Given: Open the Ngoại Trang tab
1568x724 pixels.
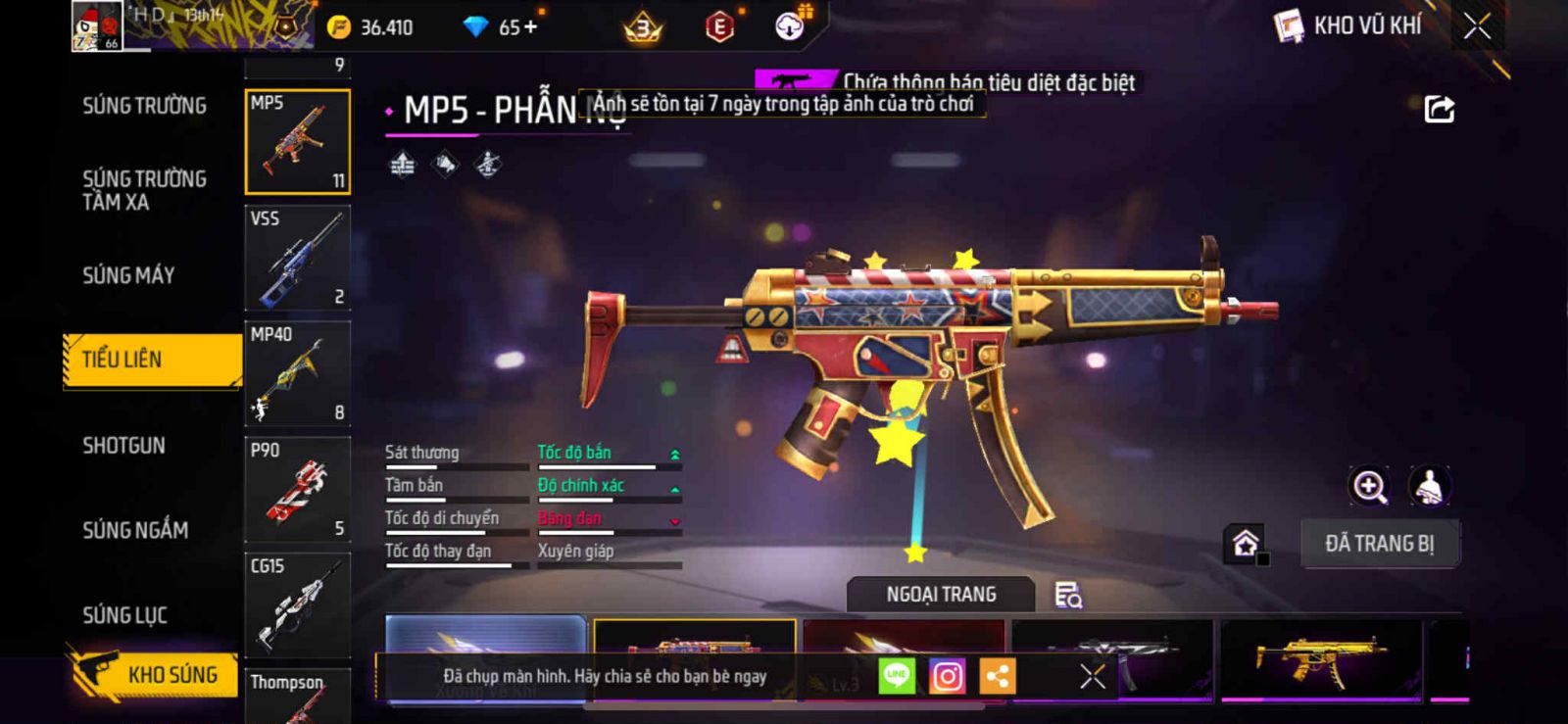Looking at the screenshot, I should (941, 595).
